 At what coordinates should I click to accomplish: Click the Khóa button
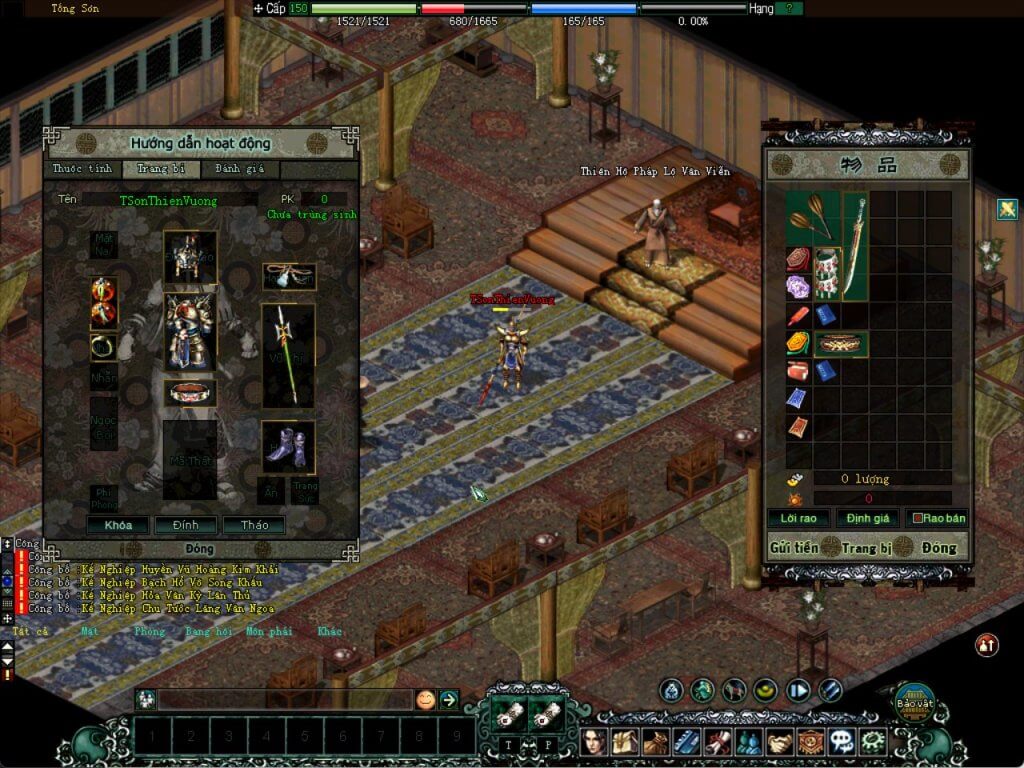pos(118,525)
